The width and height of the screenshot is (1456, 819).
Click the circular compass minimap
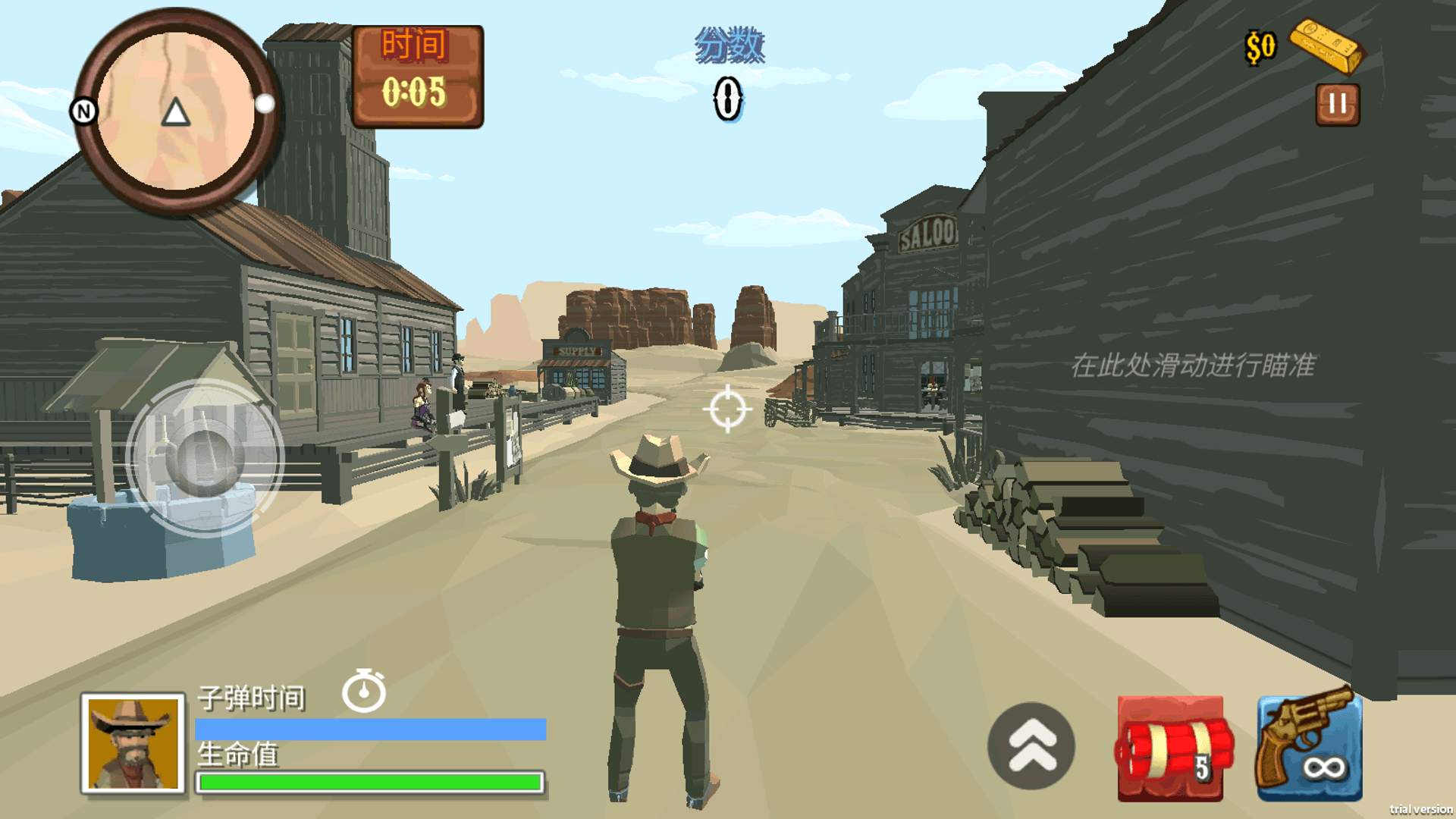[177, 112]
